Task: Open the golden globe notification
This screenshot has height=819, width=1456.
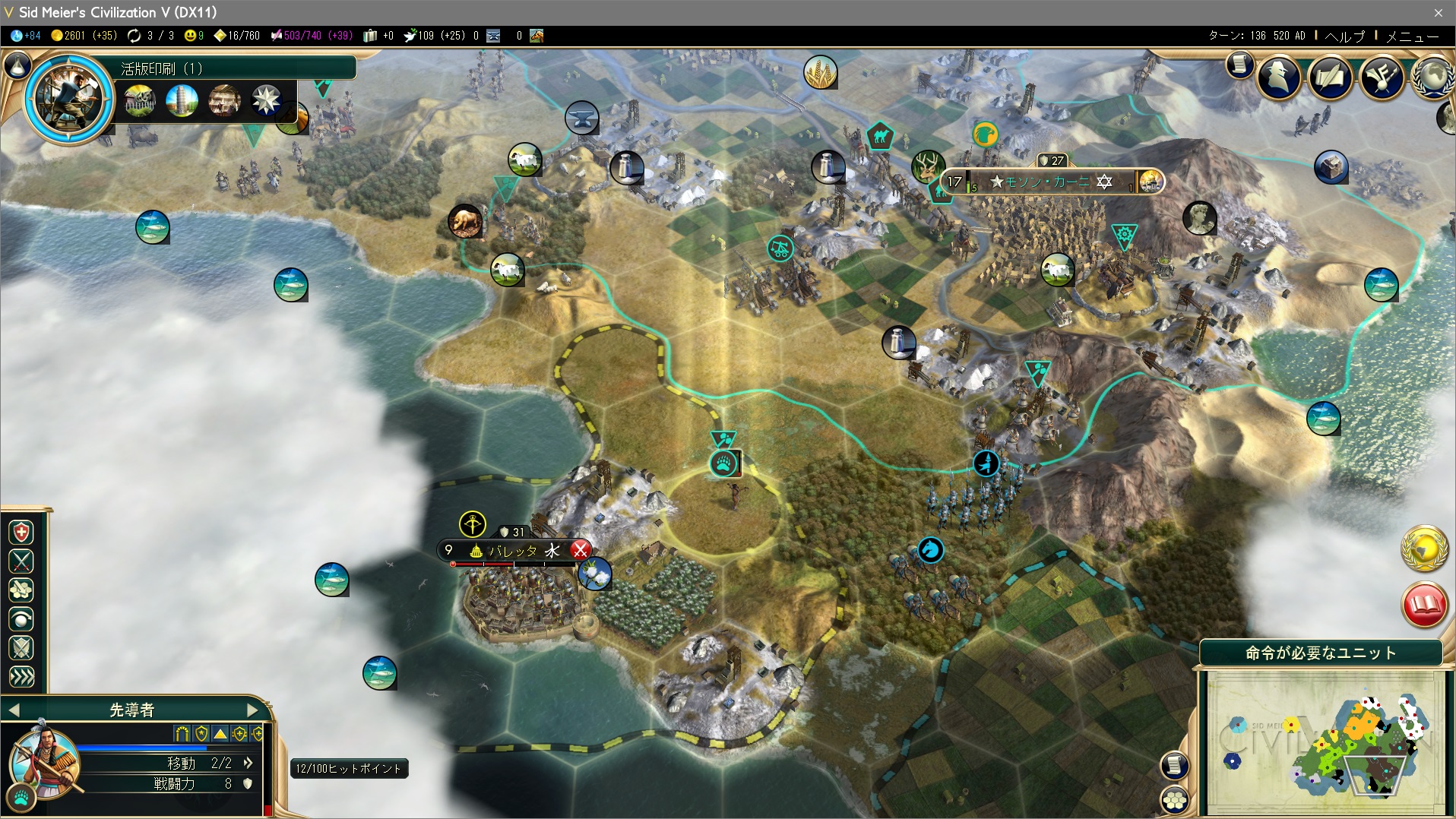Action: pos(1423,547)
